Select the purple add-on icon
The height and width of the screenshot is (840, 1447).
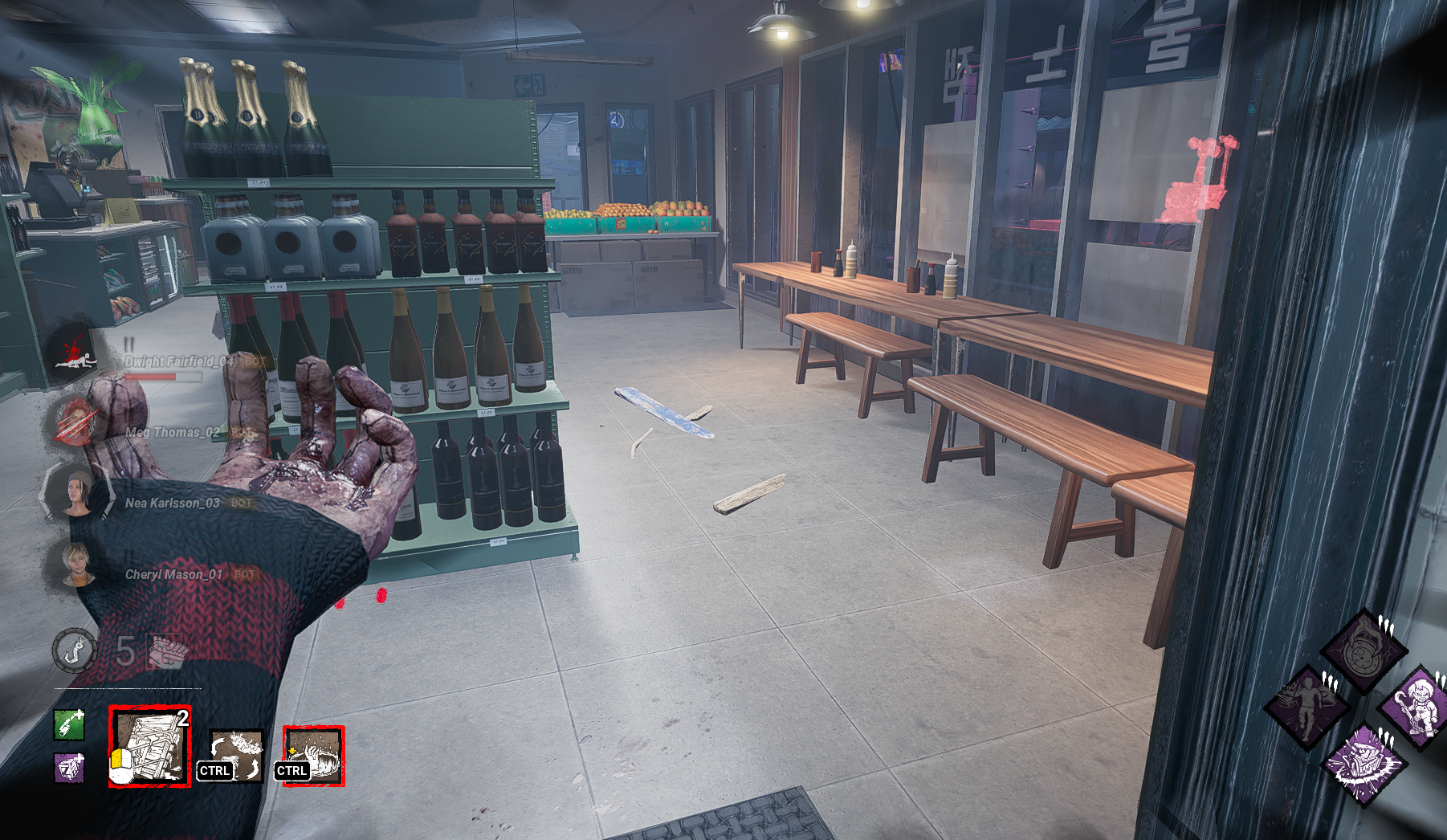coord(69,768)
